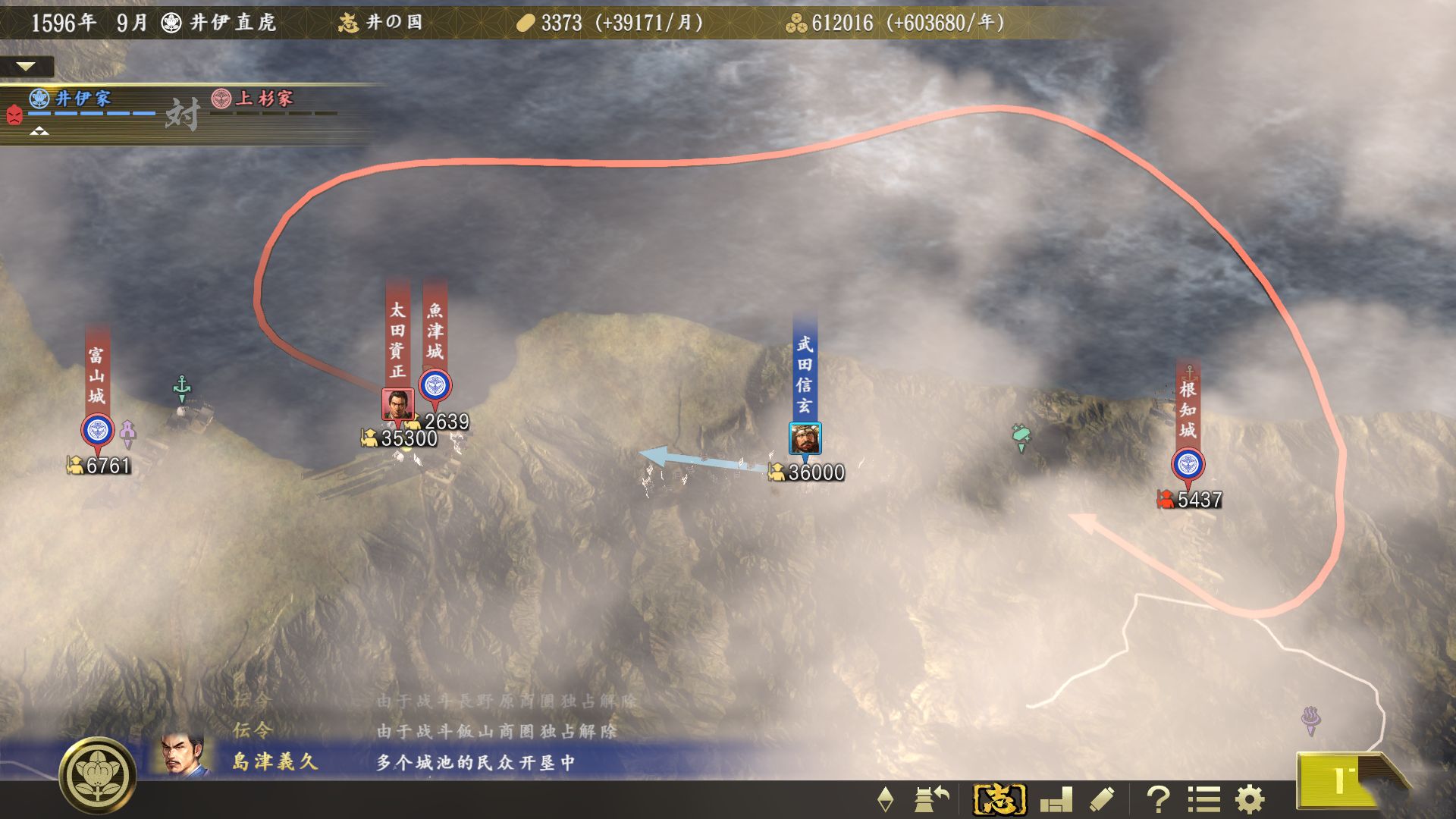The image size is (1456, 819).
Task: Select Ota Sukemasa's army portrait
Action: pos(397,404)
